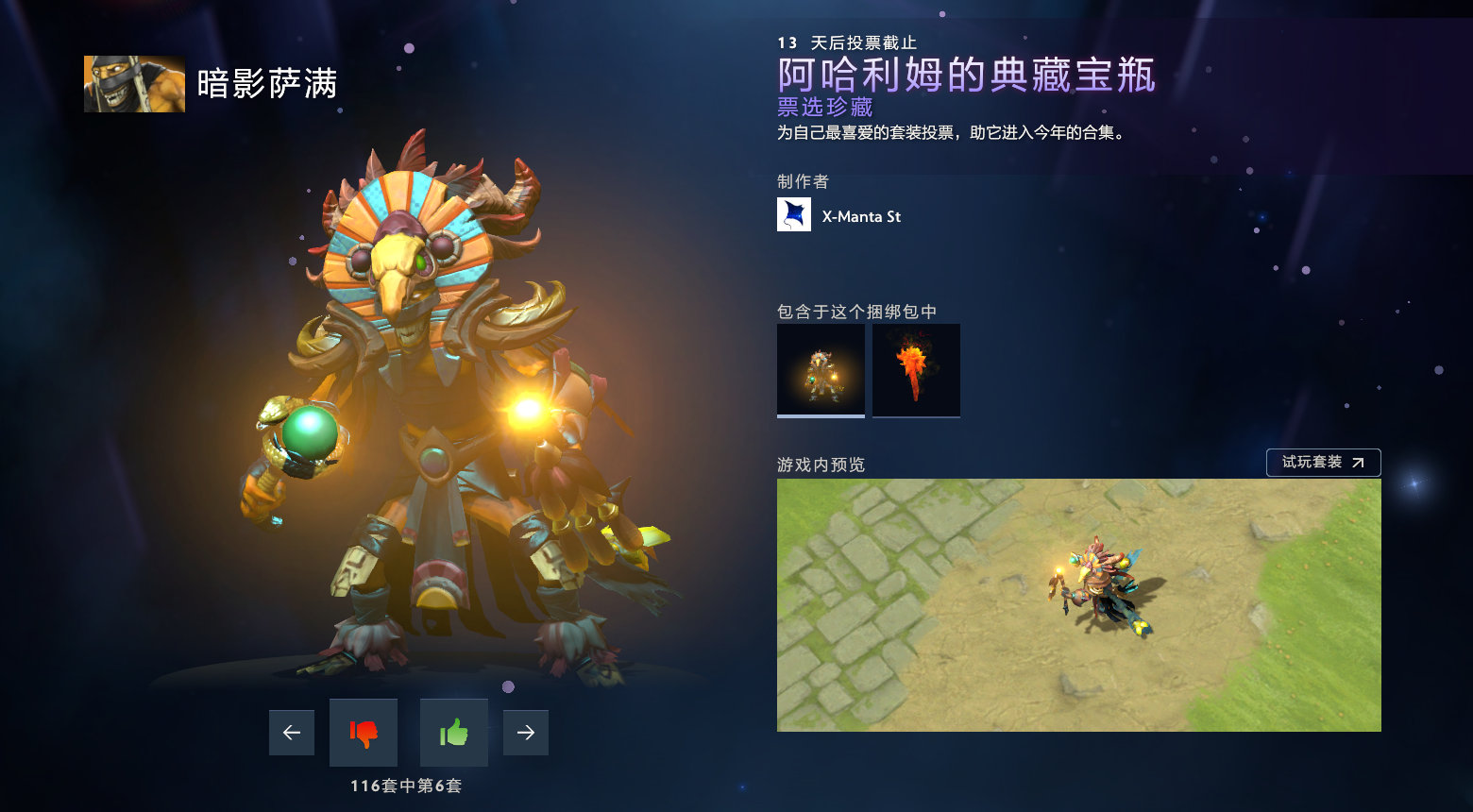
Task: Select the right arrow to view next set
Action: (x=526, y=732)
